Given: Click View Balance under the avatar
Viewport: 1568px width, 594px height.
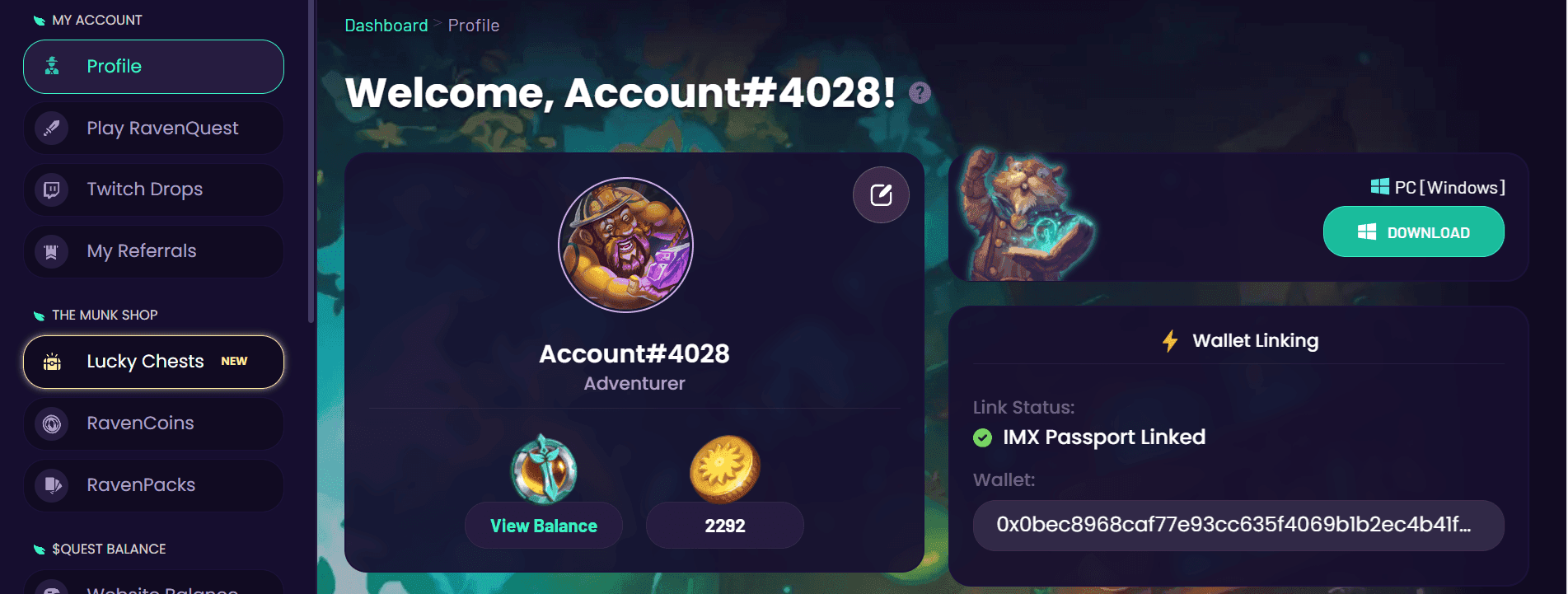Looking at the screenshot, I should click(x=543, y=525).
